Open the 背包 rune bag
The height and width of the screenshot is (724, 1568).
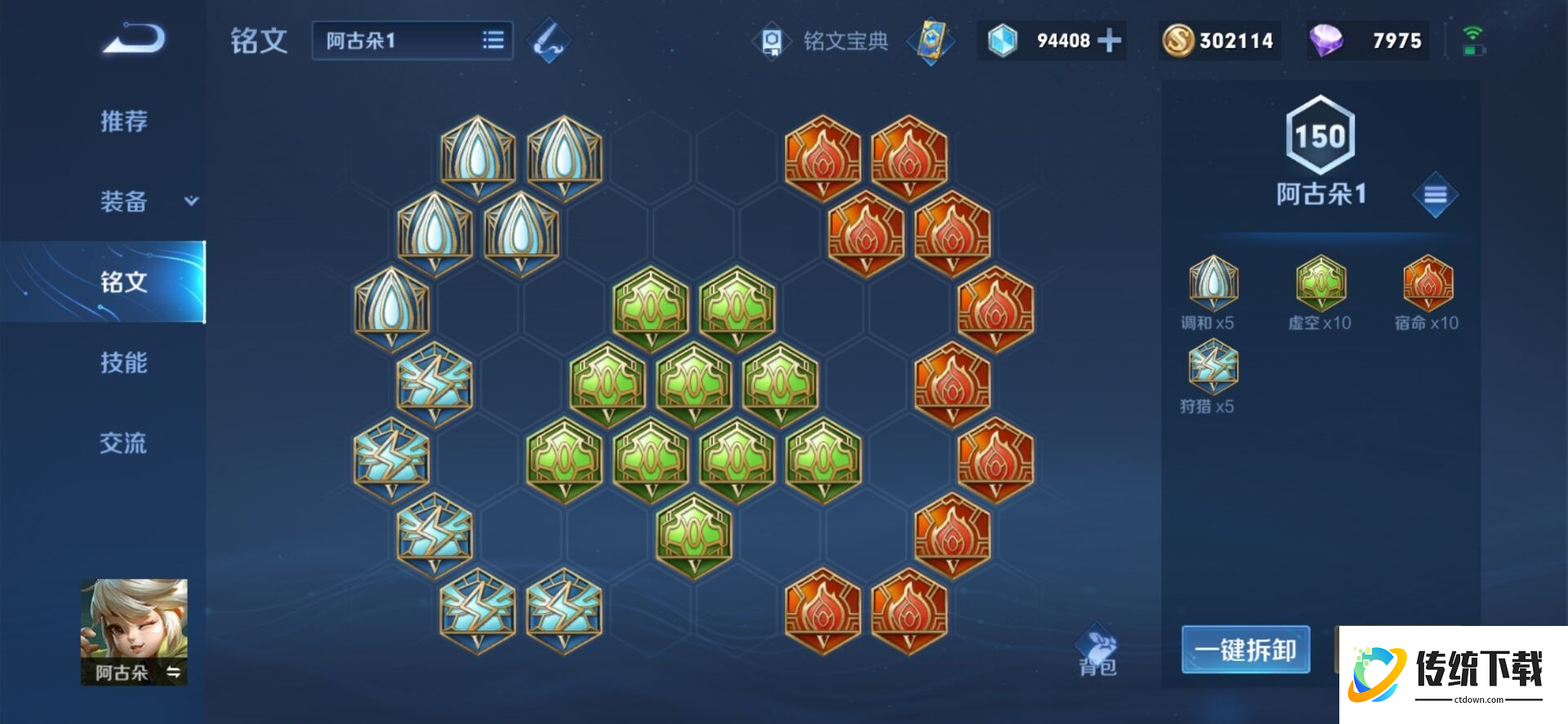point(1097,652)
